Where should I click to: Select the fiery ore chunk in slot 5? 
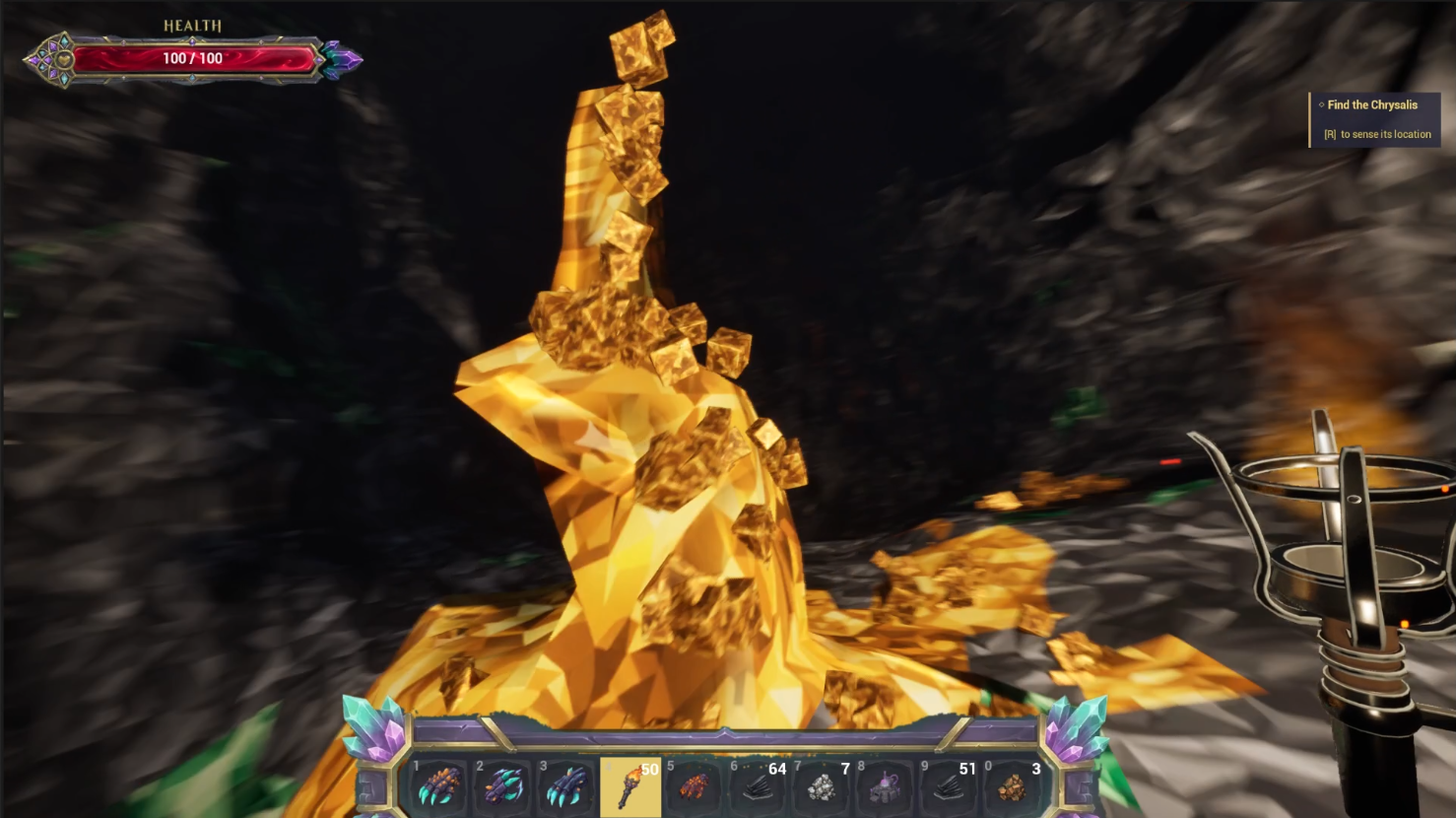point(695,785)
